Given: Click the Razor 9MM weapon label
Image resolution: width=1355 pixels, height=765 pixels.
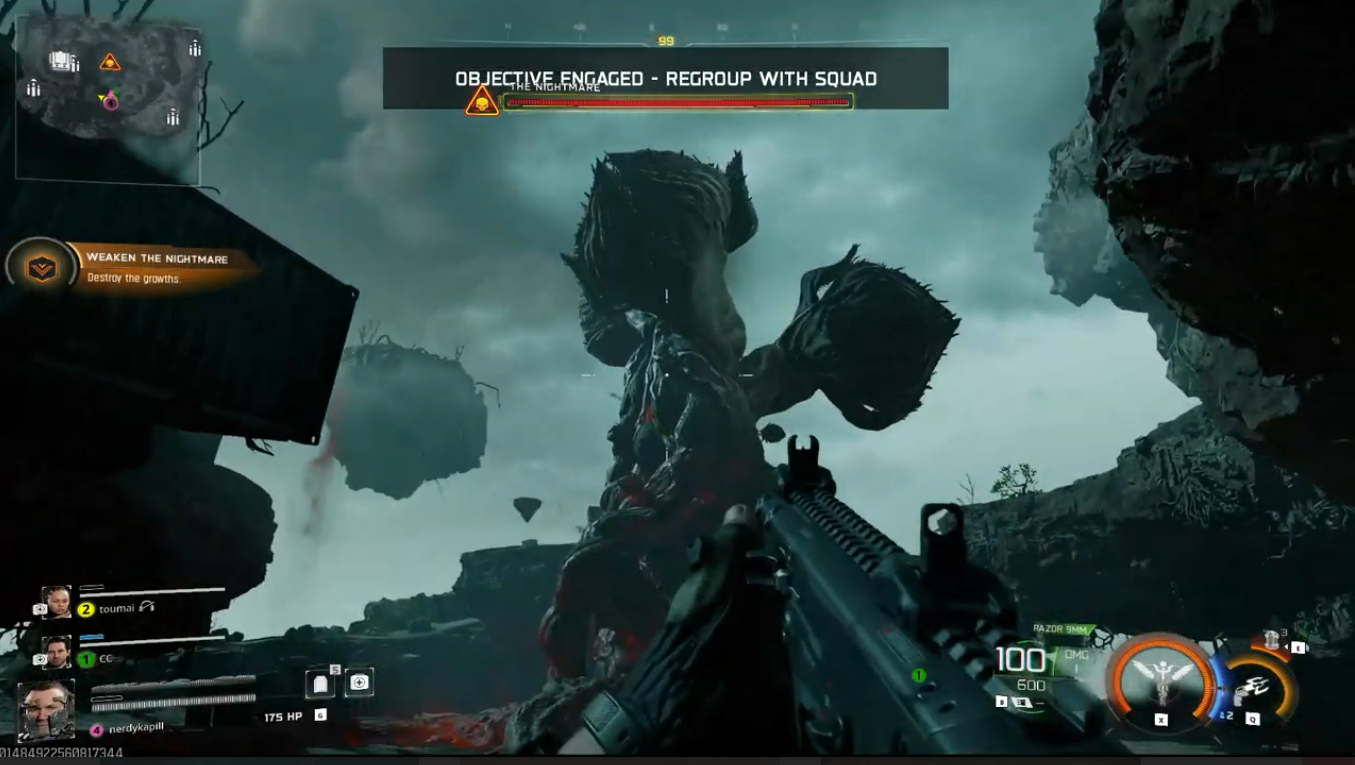Looking at the screenshot, I should point(1060,628).
